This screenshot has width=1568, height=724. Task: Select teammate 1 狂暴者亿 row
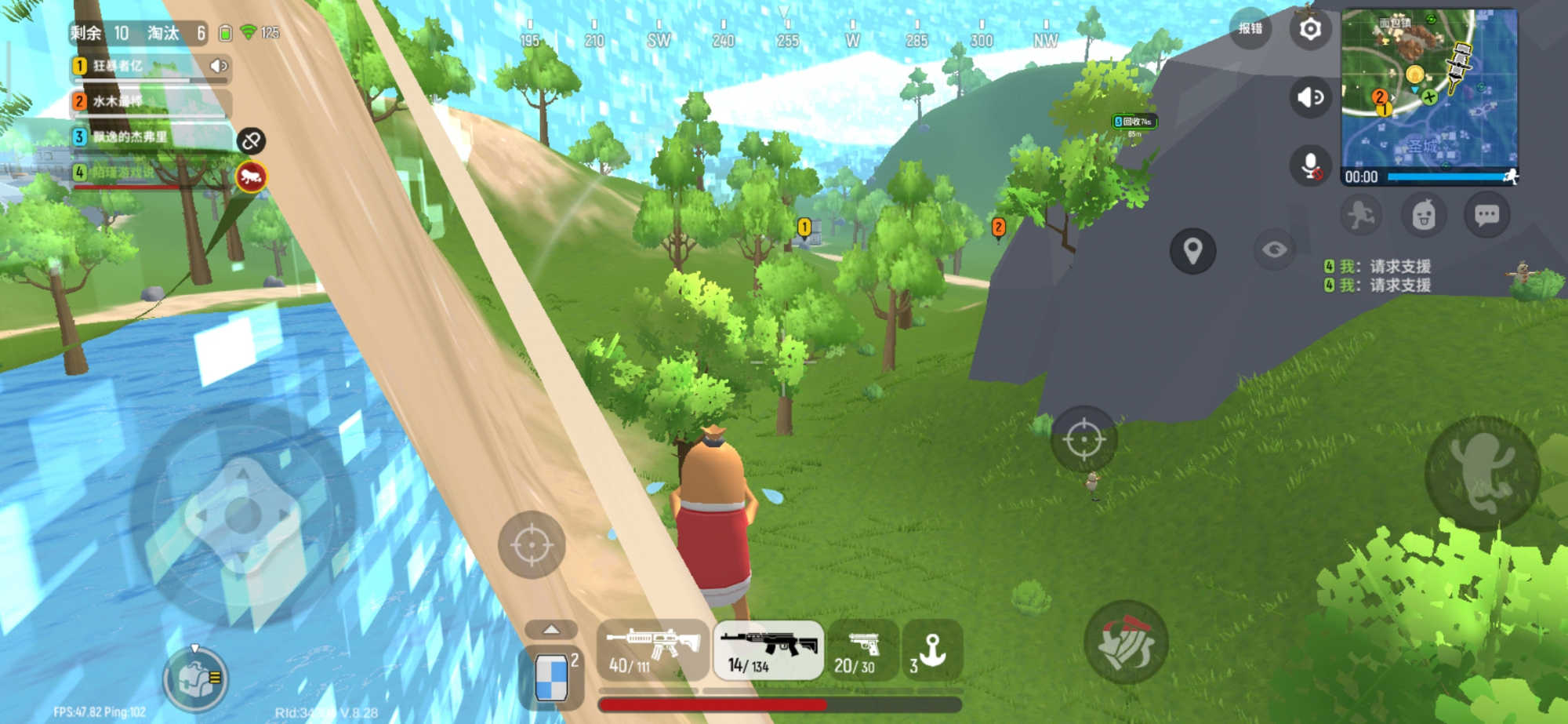coord(149,67)
